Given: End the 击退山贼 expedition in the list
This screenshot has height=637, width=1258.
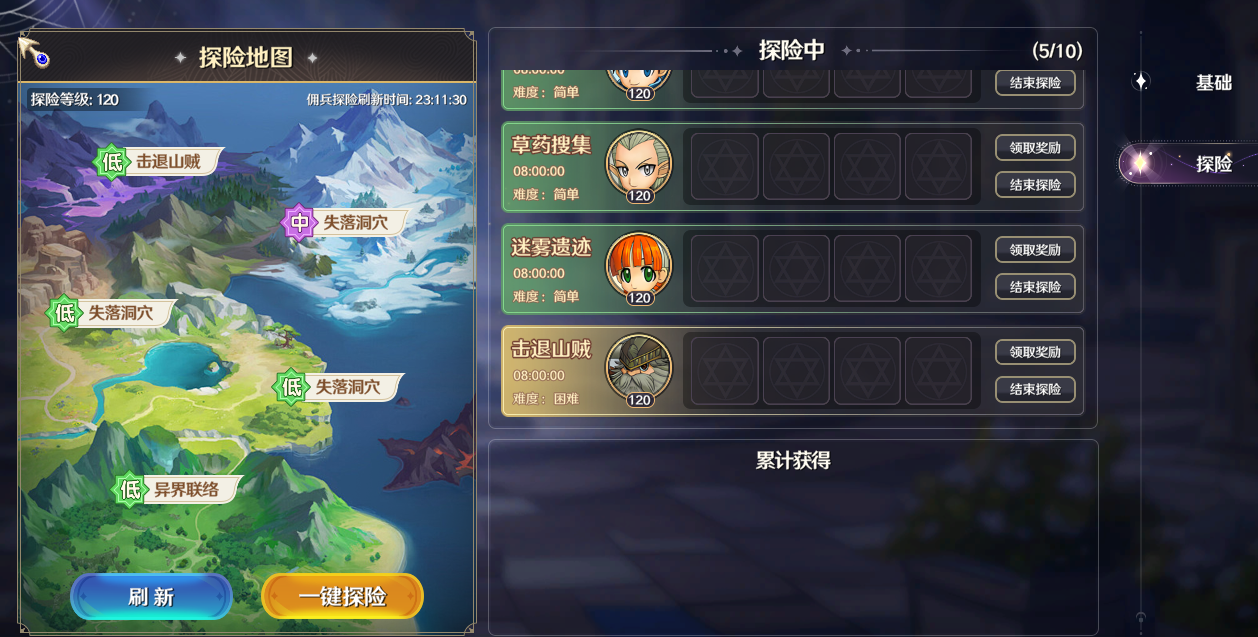Looking at the screenshot, I should pyautogui.click(x=1034, y=389).
